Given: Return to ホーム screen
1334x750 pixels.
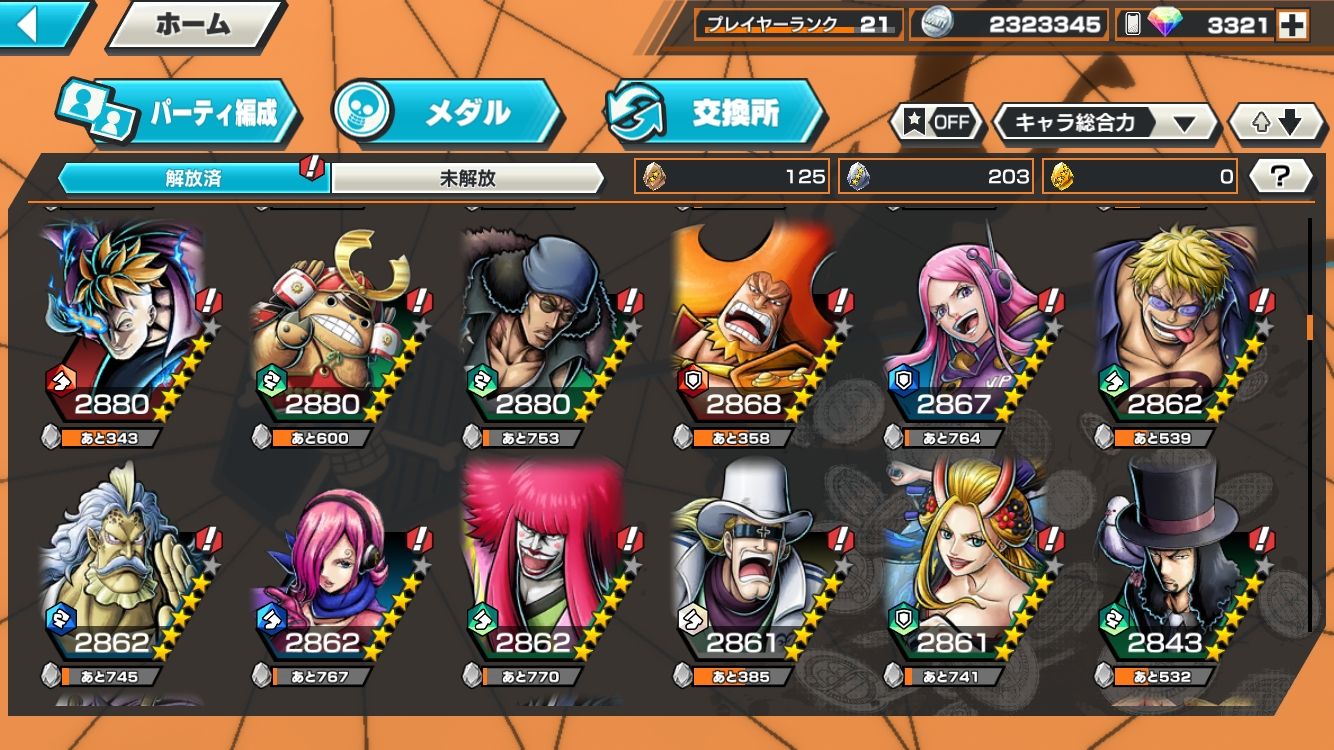Looking at the screenshot, I should coord(193,26).
